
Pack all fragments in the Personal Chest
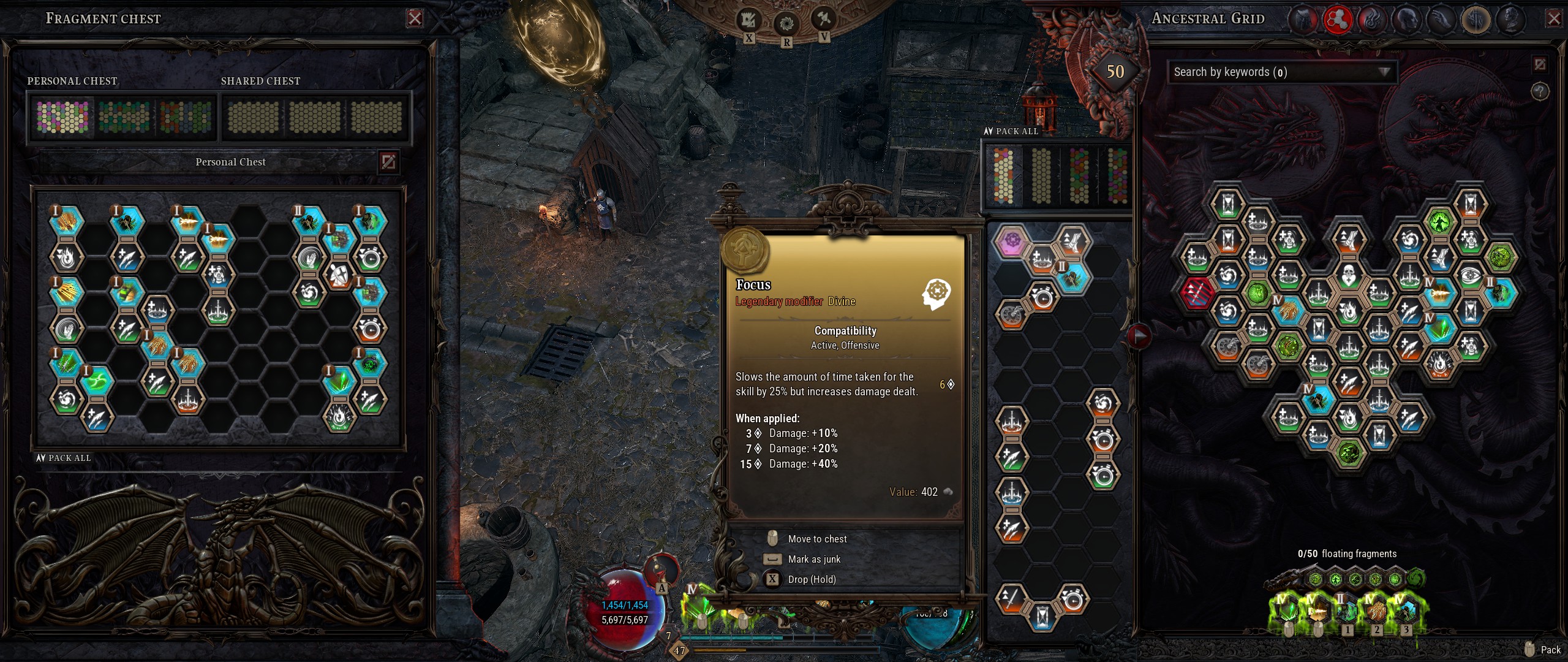64,458
